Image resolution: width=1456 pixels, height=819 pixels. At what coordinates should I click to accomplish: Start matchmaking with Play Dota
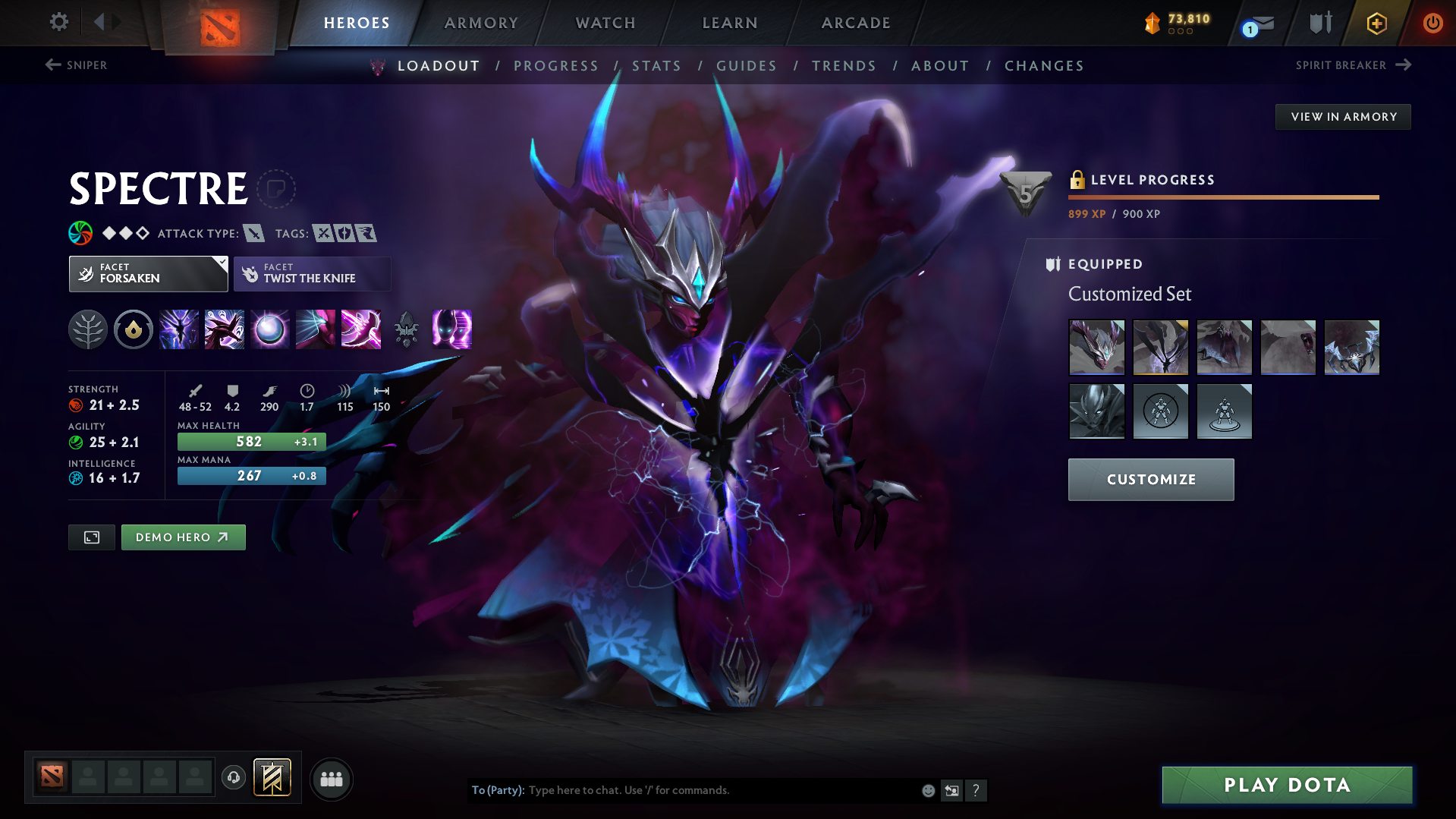1287,785
